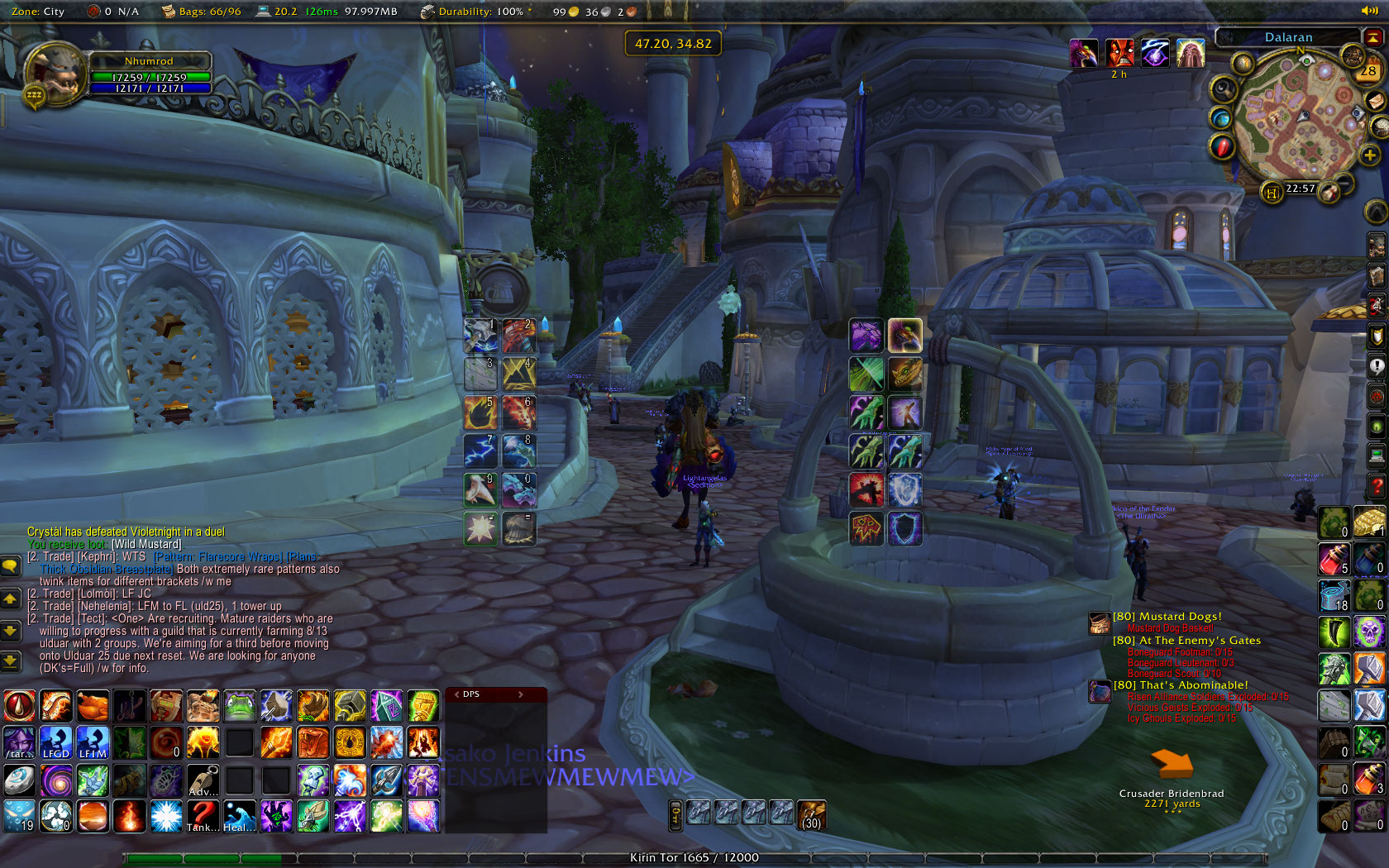This screenshot has width=1389, height=868.
Task: Use the red potion with 5 charges
Action: (1333, 559)
